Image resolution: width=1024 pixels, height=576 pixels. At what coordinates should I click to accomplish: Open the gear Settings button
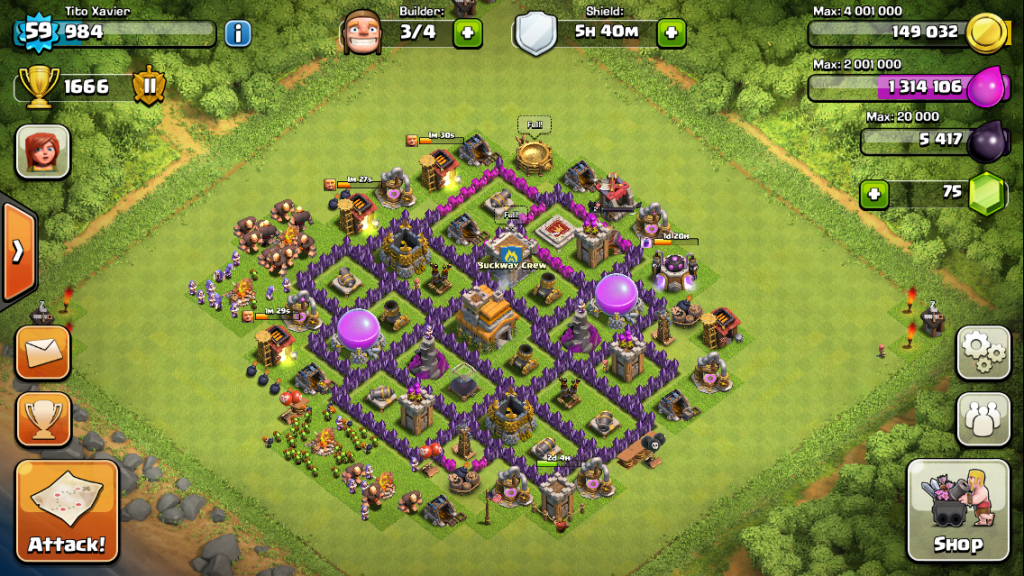click(x=983, y=352)
